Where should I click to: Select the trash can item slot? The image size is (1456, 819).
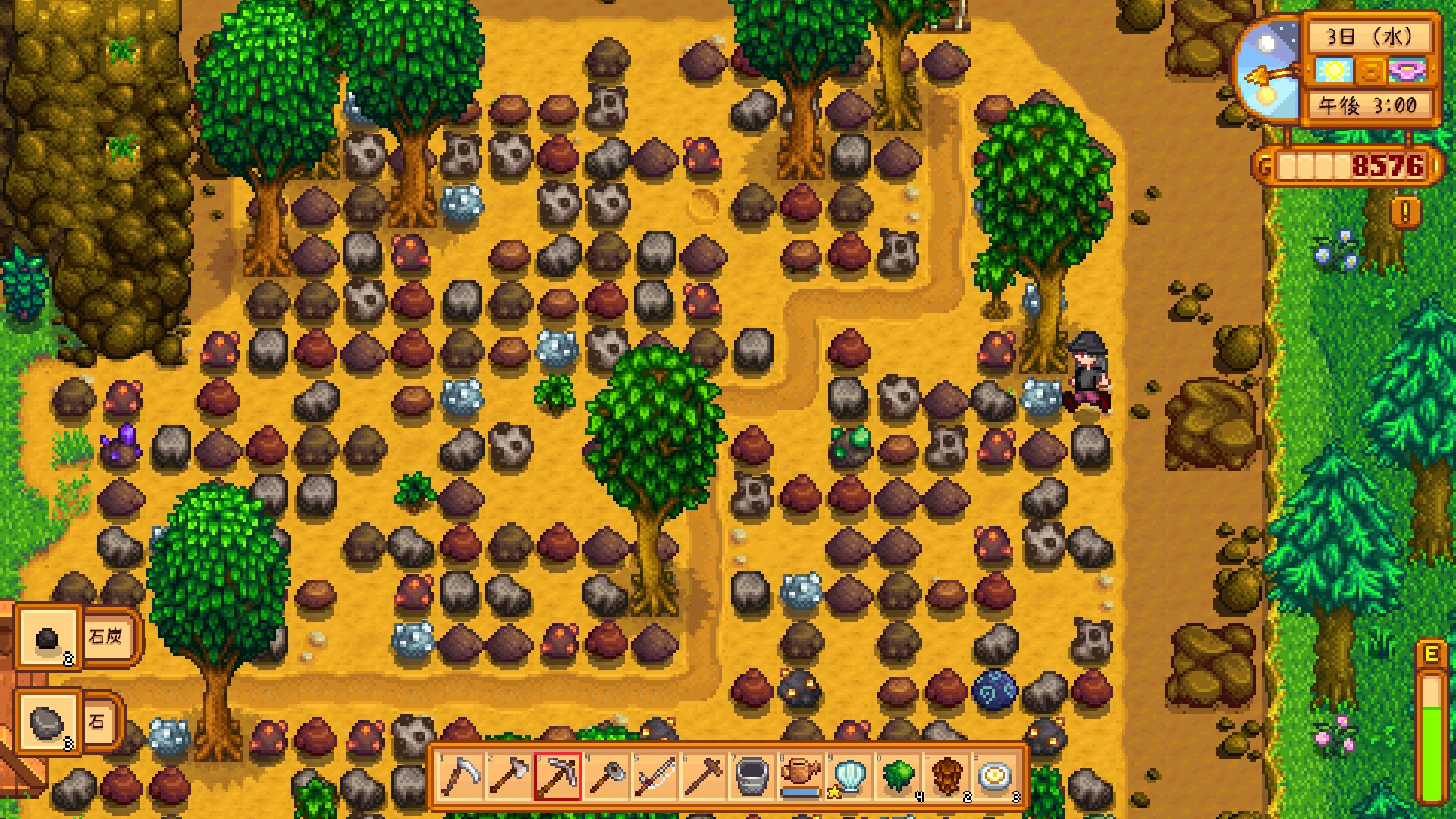[752, 777]
